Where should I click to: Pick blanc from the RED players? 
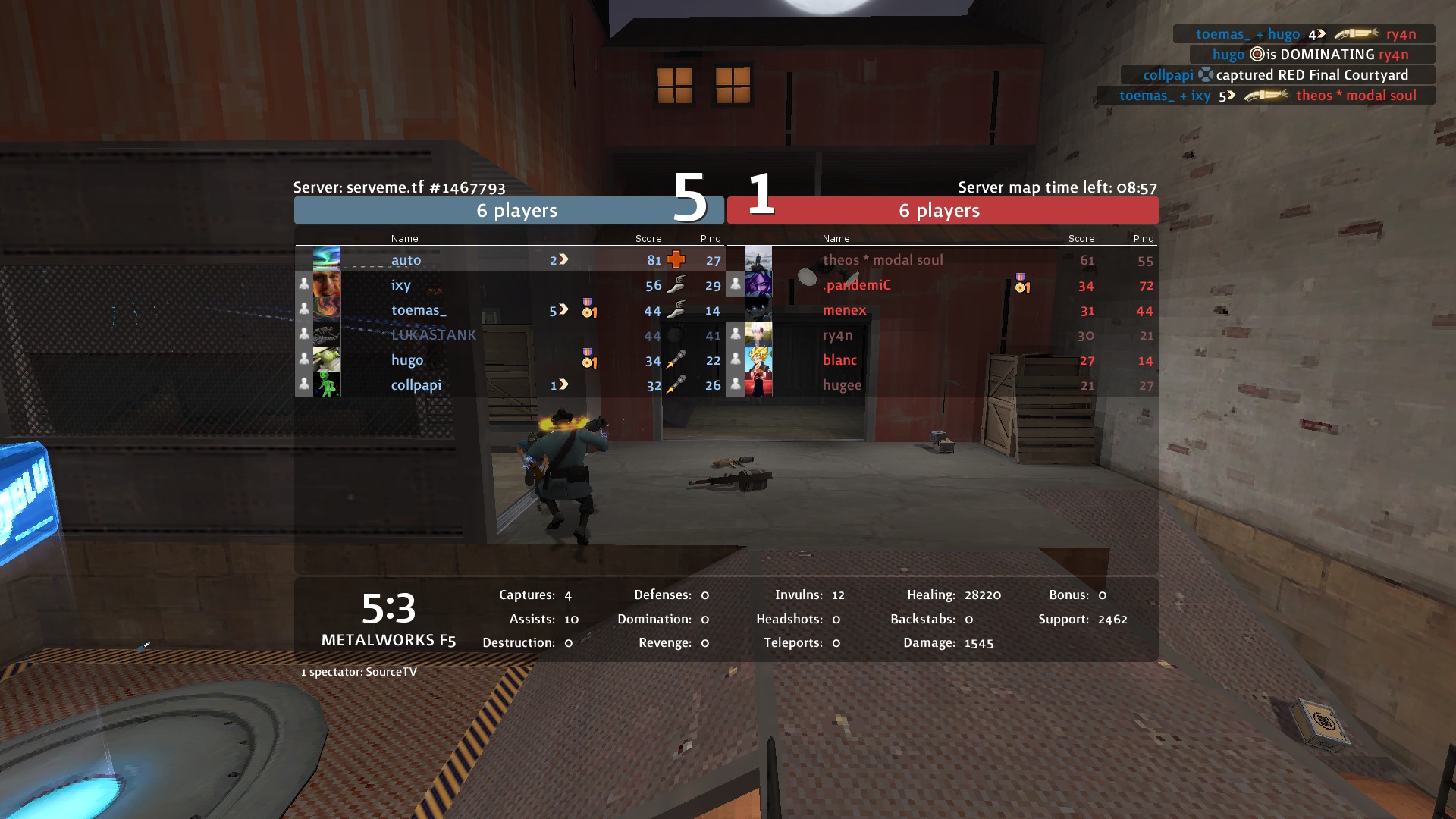click(839, 360)
